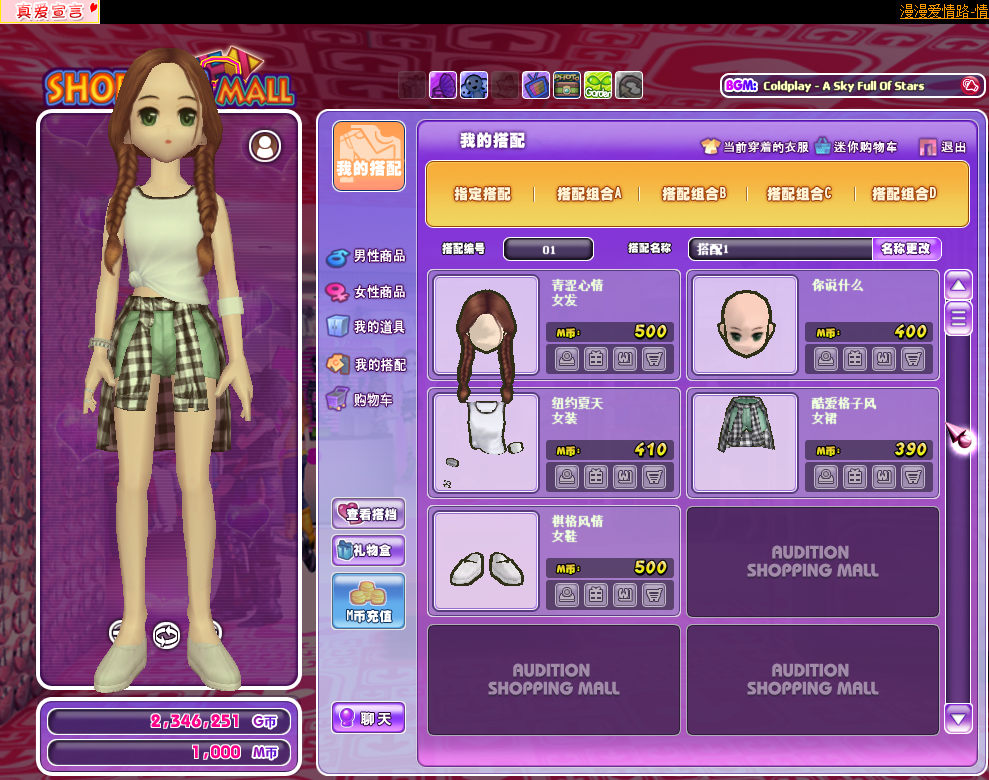Click the 查看搭档 button

point(369,514)
